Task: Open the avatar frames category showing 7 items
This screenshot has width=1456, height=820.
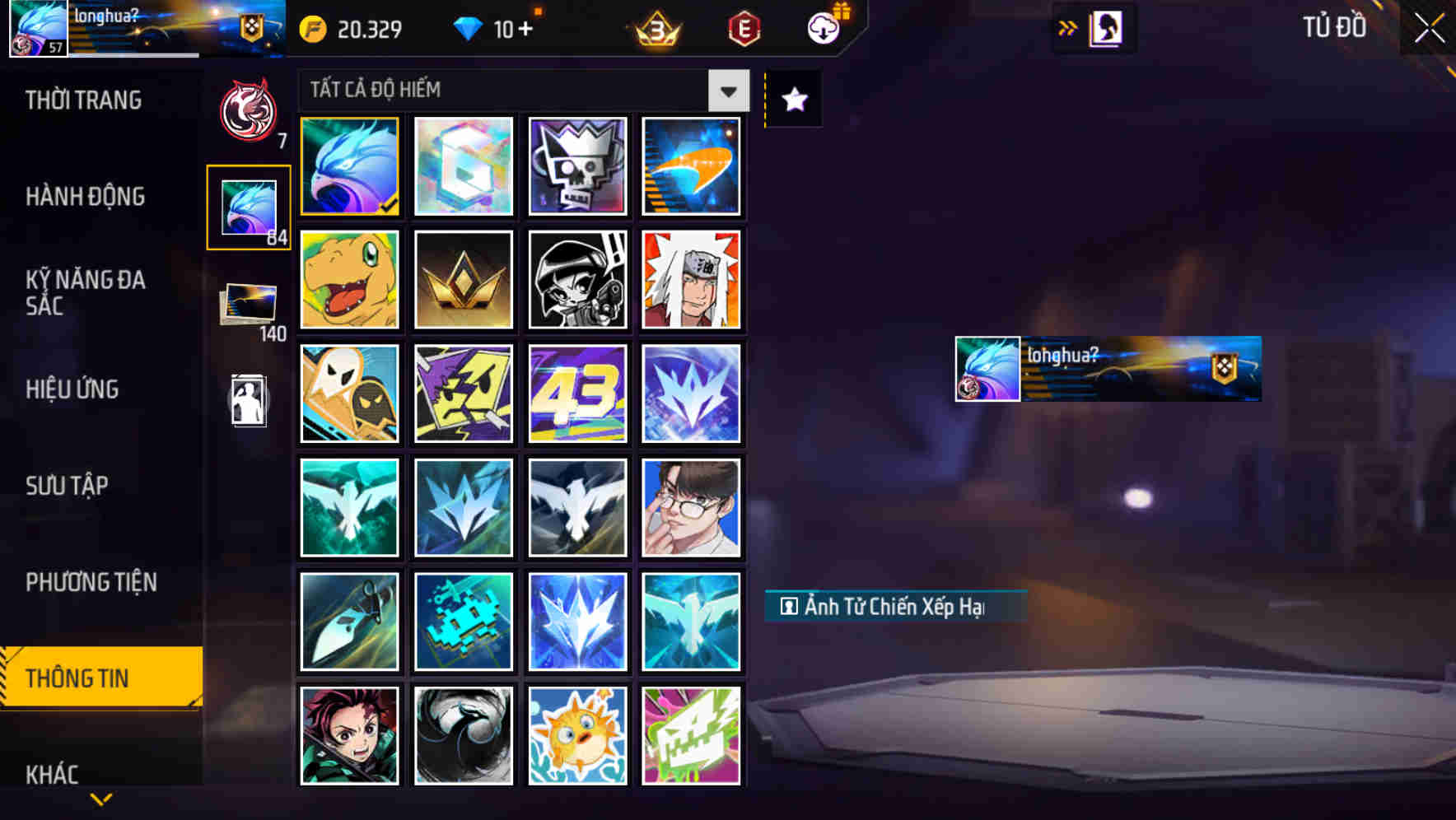Action: coord(248,107)
